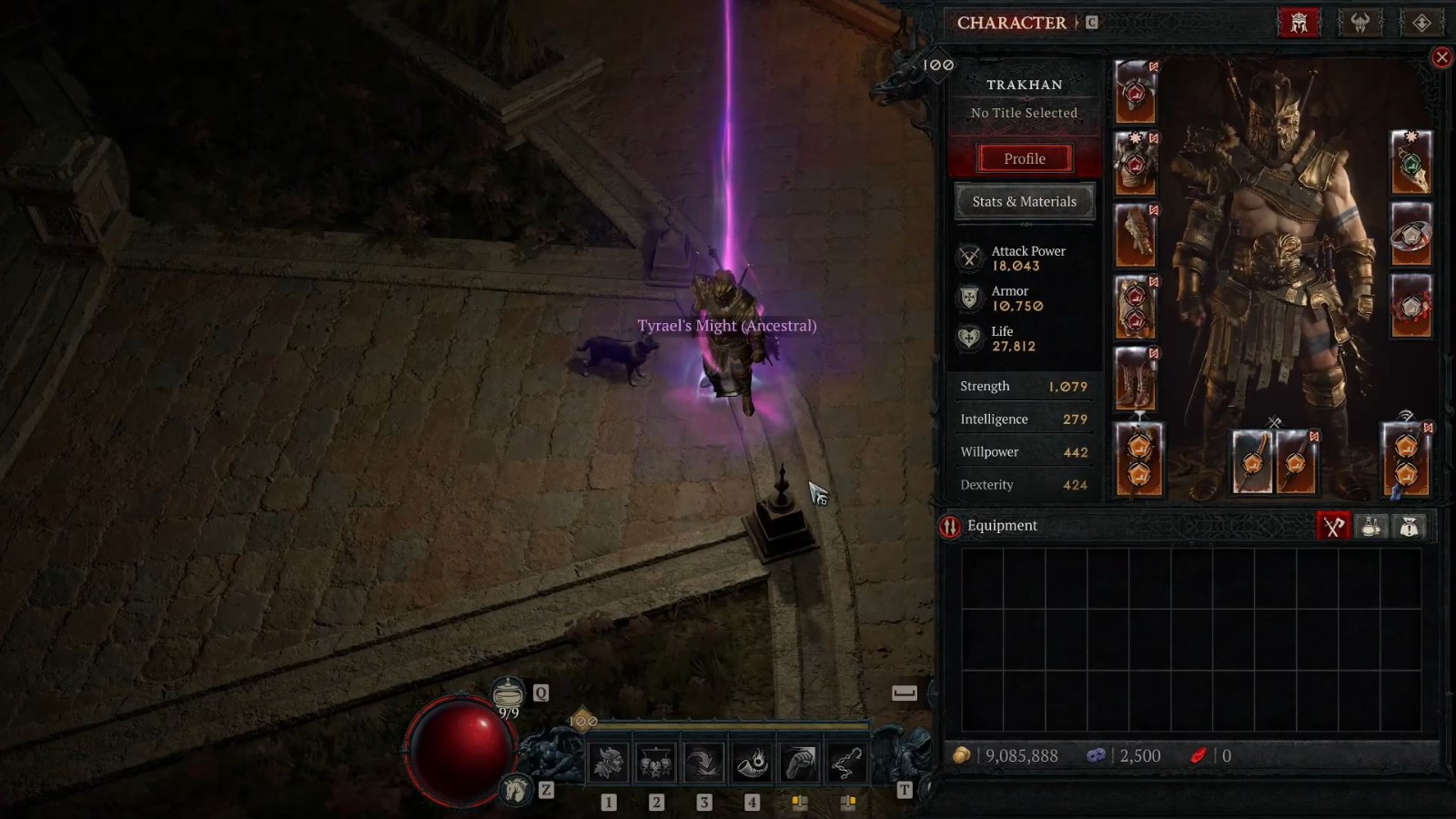Viewport: 1456px width, 819px height.
Task: Open the character Profile
Action: point(1024,158)
